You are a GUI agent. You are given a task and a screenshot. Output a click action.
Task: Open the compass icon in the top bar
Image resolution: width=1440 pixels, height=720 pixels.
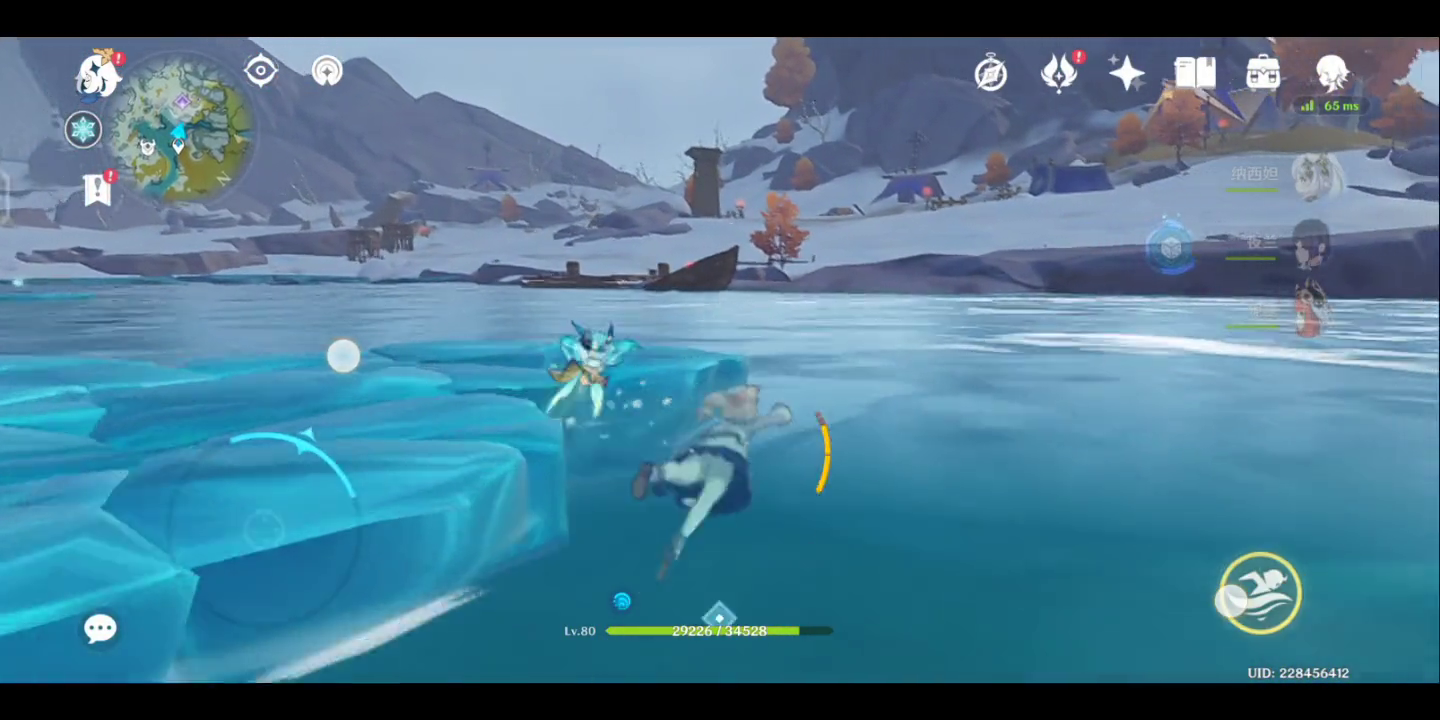coord(991,73)
